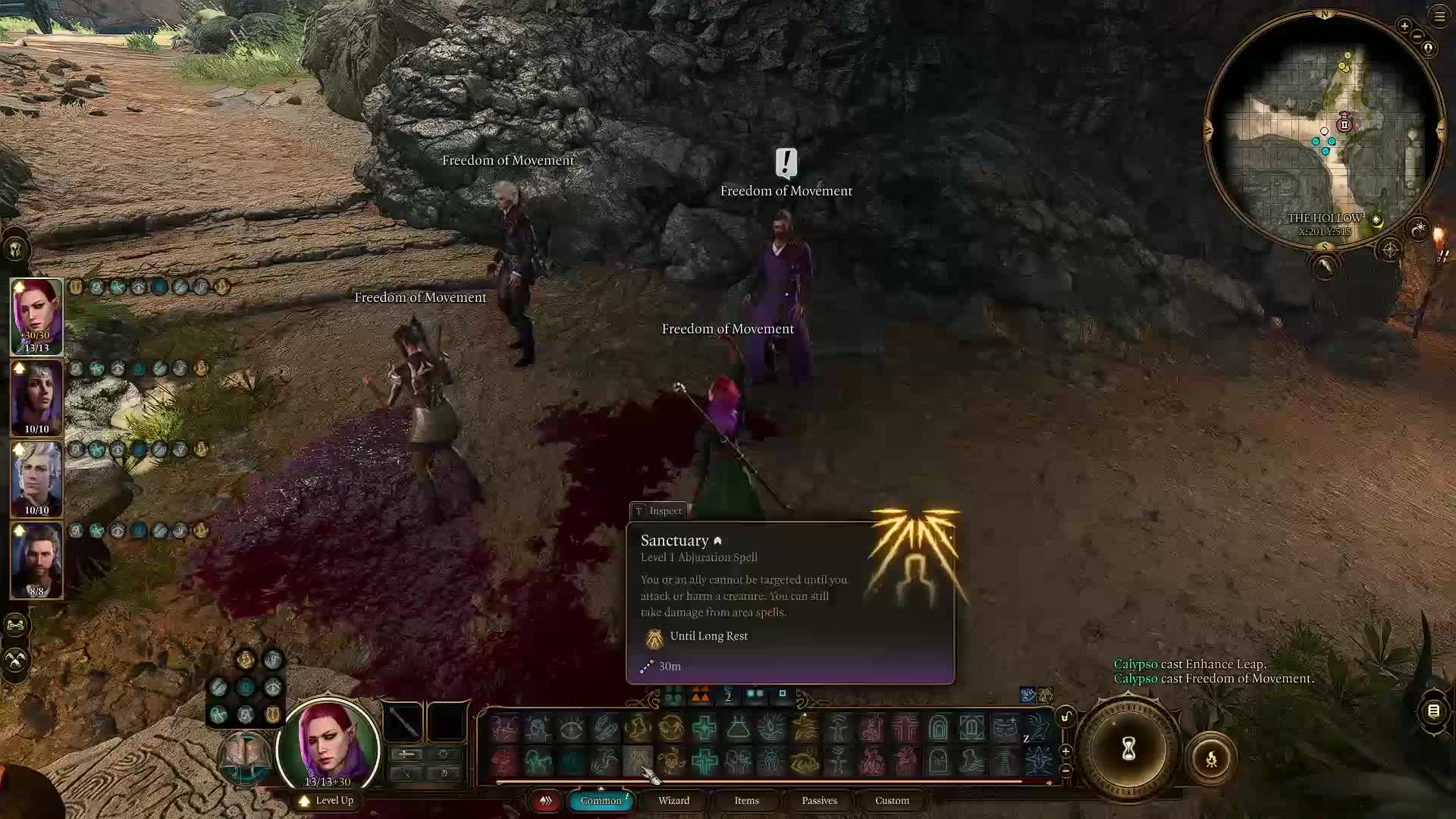Open the campfire rest menu
The image size is (1456, 819).
click(1211, 758)
